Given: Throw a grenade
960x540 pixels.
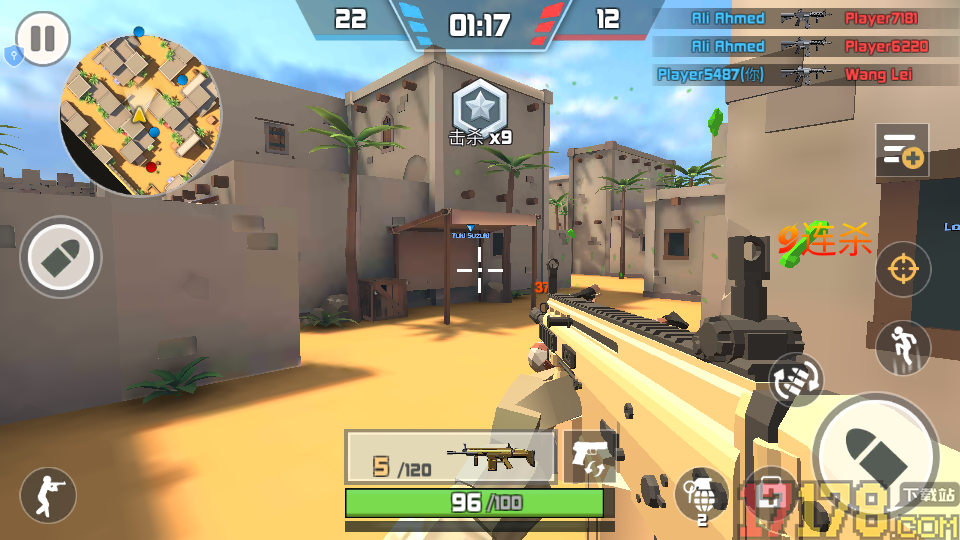Looking at the screenshot, I should [700, 494].
